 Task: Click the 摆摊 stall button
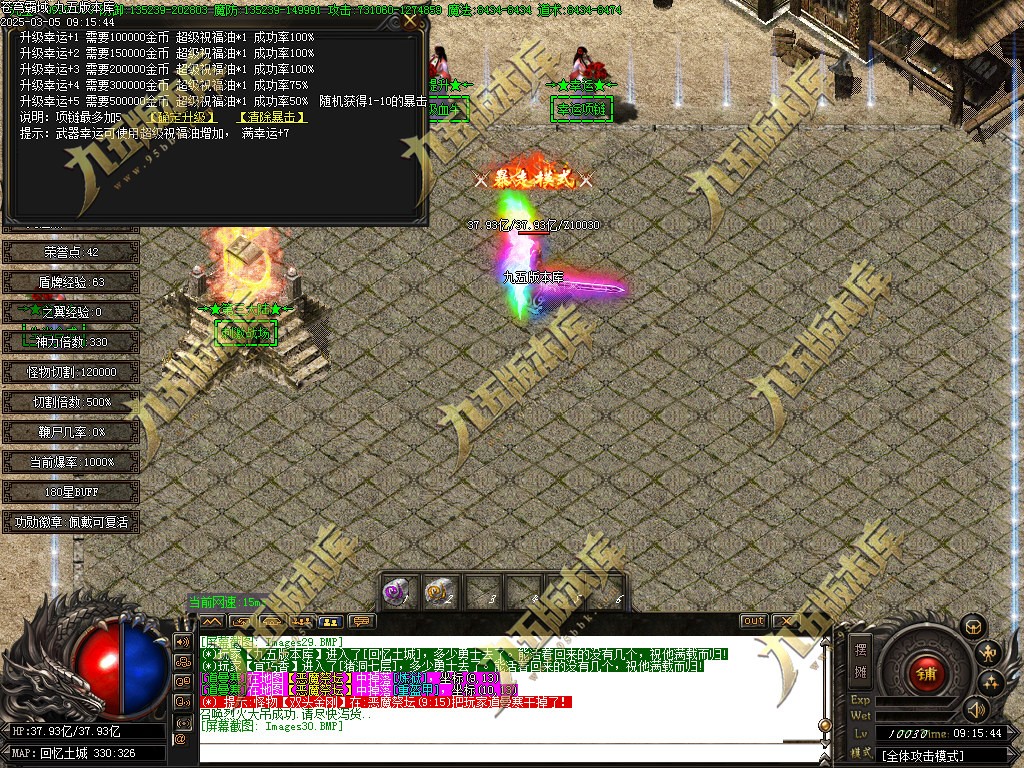(x=860, y=659)
